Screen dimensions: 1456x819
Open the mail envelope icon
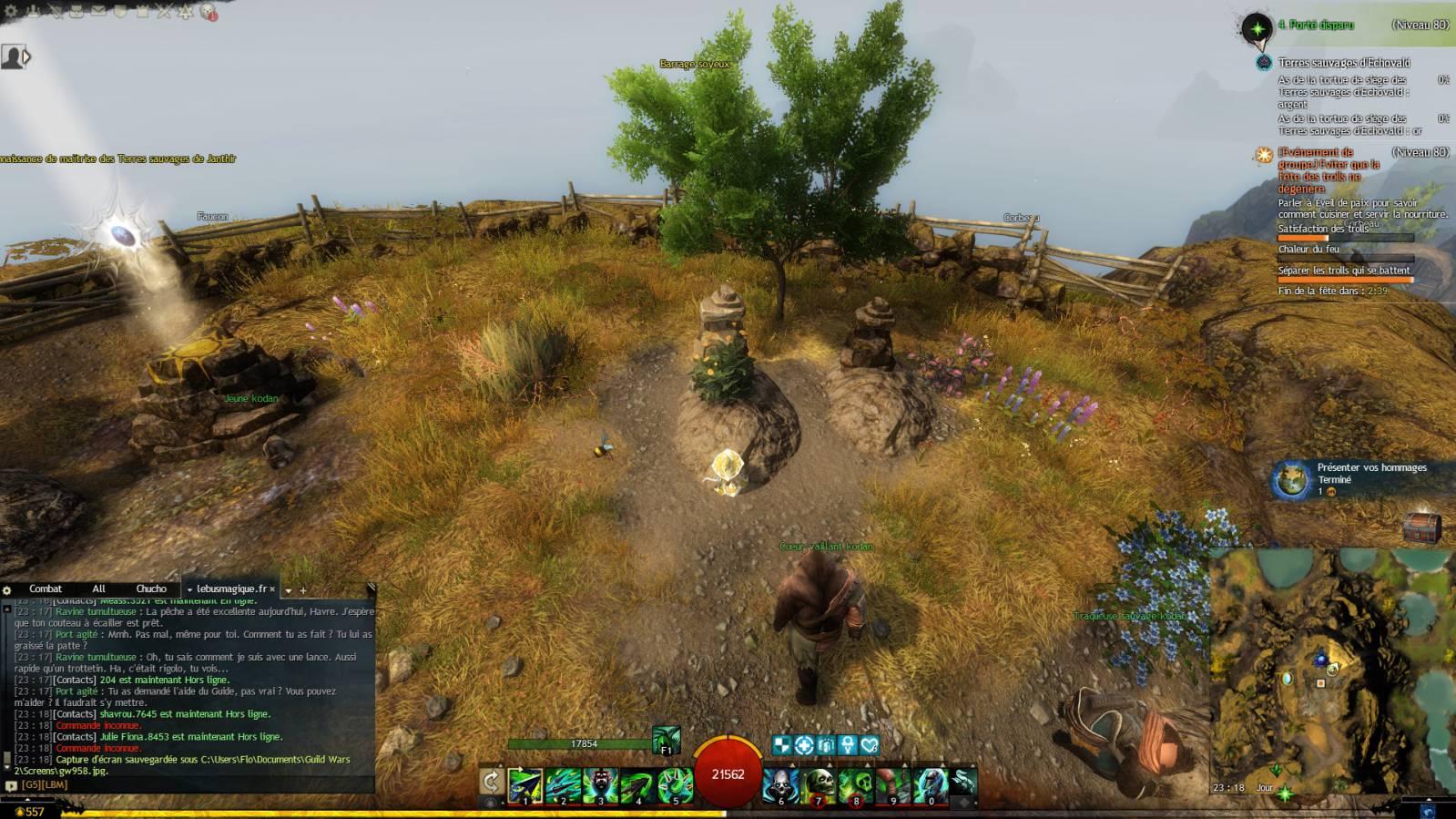(98, 11)
